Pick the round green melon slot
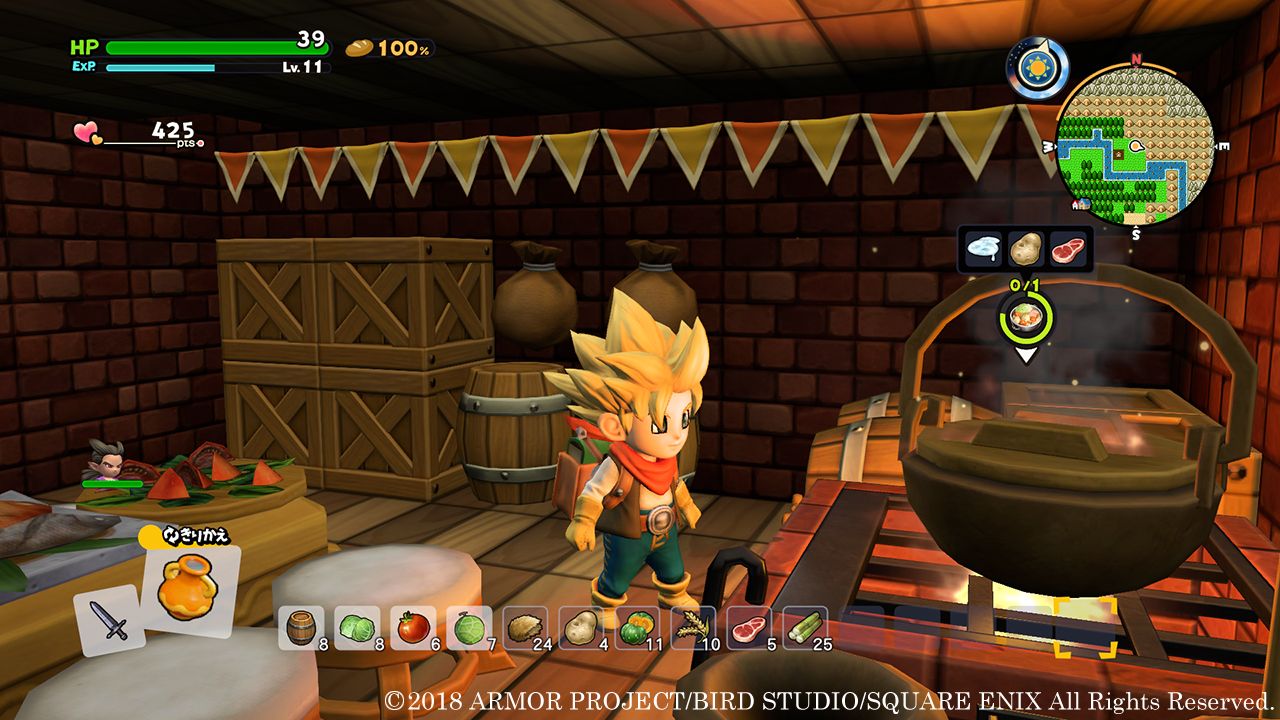This screenshot has height=720, width=1280. coord(468,627)
